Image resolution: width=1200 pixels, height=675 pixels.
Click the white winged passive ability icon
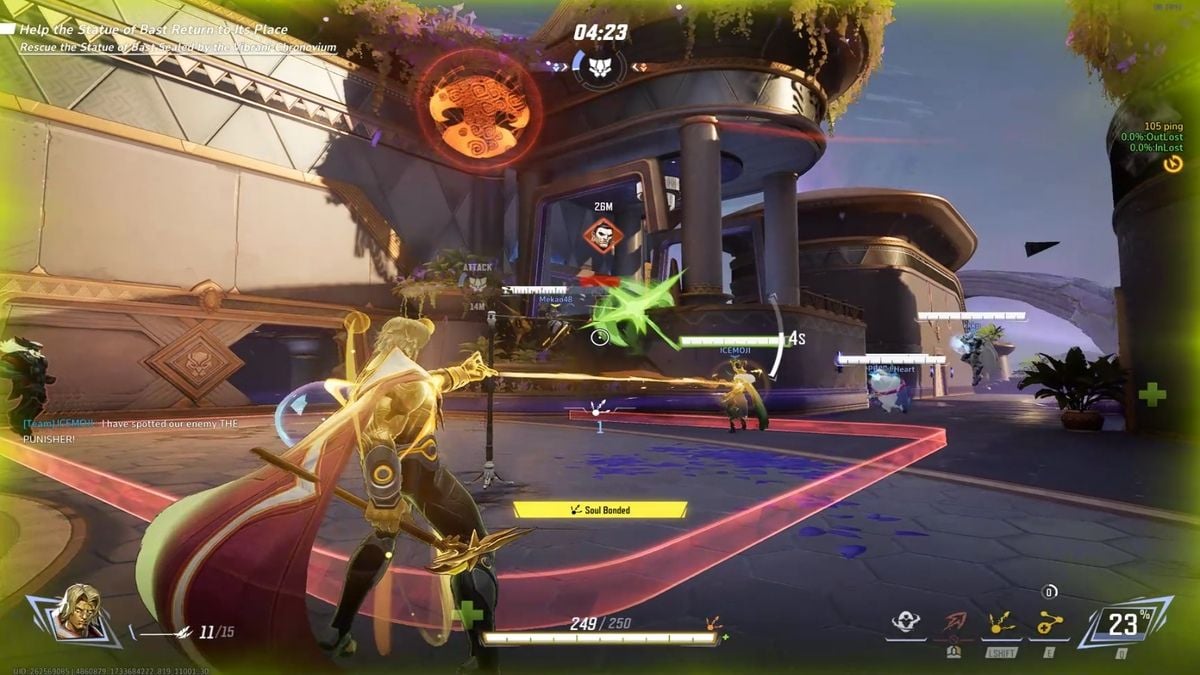(906, 624)
